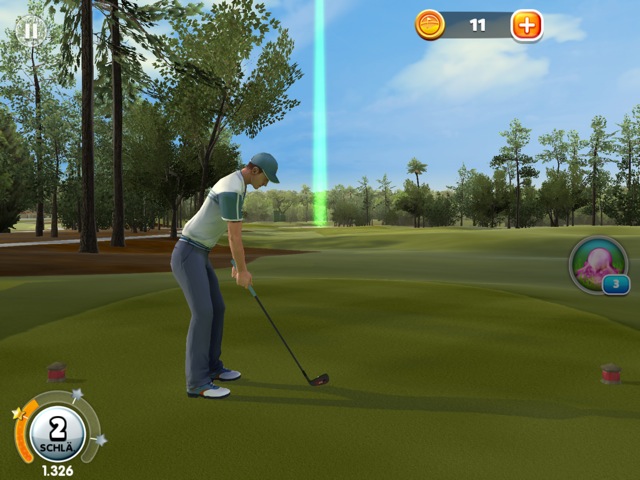Pause the golf game
This screenshot has width=640, height=480.
click(x=31, y=30)
